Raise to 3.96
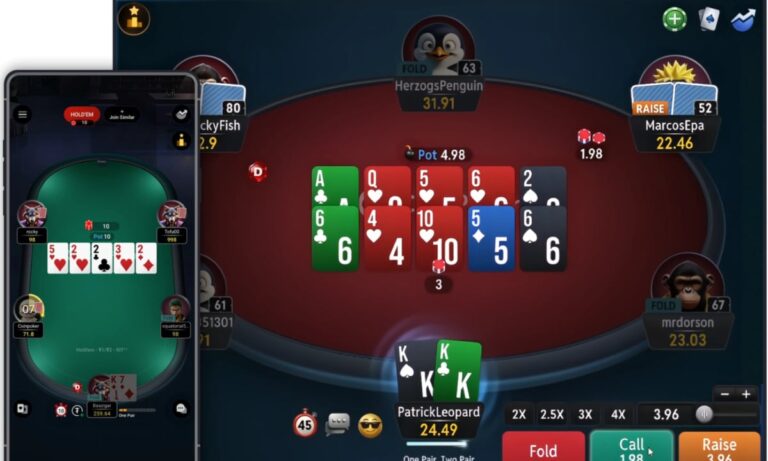The image size is (768, 461). click(x=719, y=446)
